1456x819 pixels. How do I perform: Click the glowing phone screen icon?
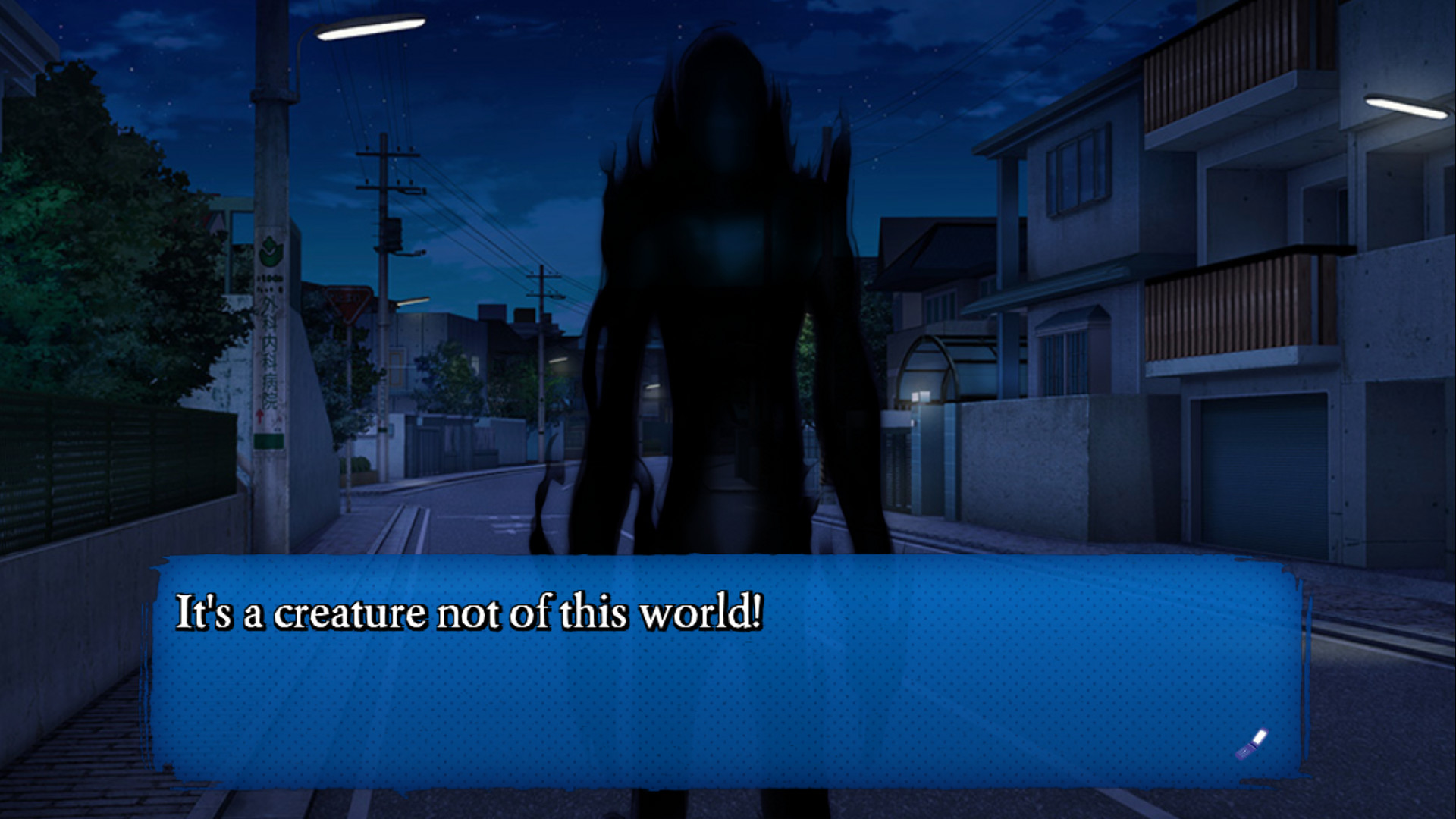pyautogui.click(x=1260, y=736)
